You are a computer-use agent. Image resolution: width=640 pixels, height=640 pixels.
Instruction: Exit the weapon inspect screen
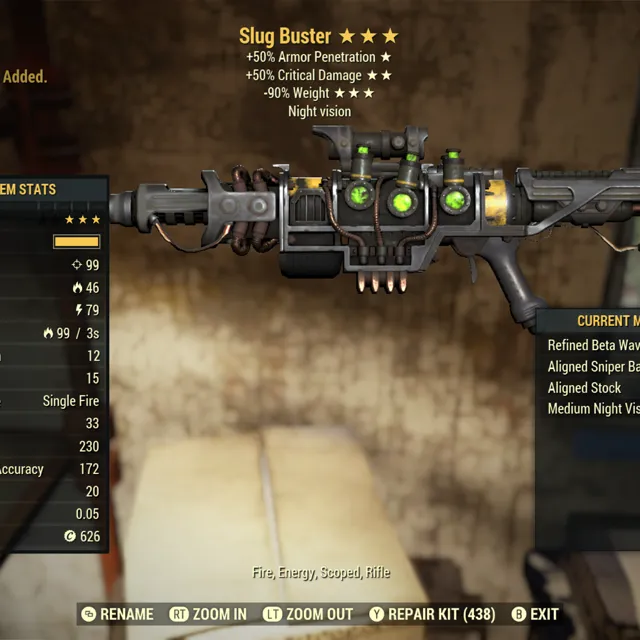(535, 614)
